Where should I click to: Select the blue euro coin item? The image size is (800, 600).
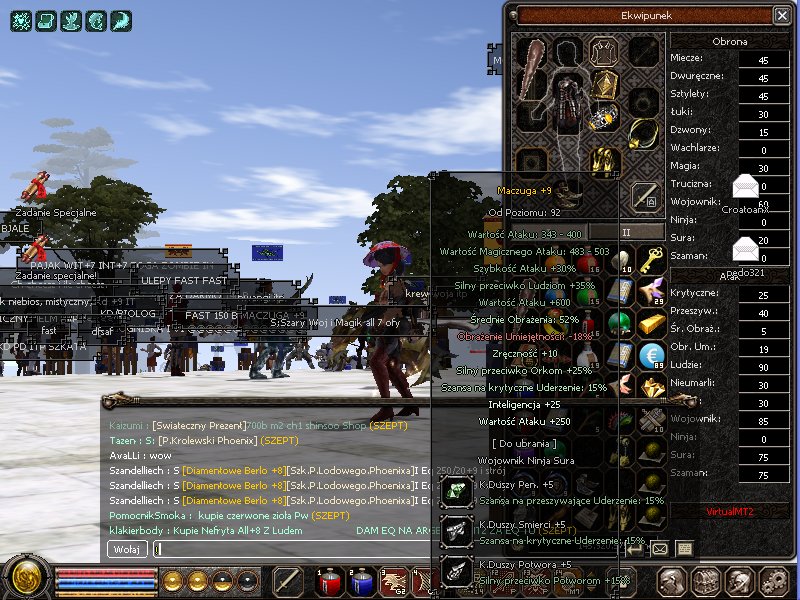[651, 356]
